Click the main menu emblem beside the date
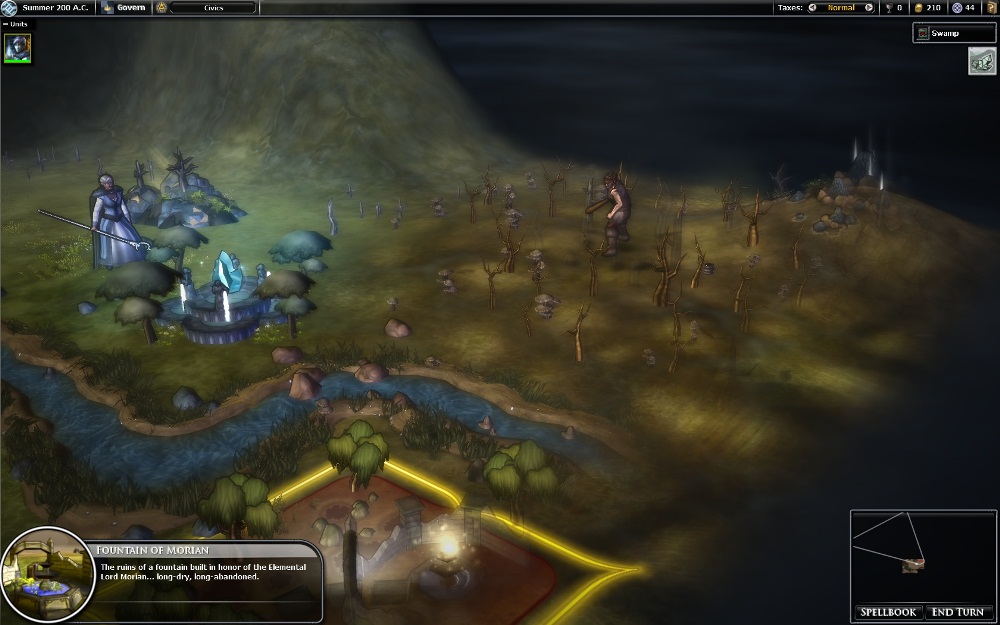The width and height of the screenshot is (1000, 625). click(x=10, y=8)
